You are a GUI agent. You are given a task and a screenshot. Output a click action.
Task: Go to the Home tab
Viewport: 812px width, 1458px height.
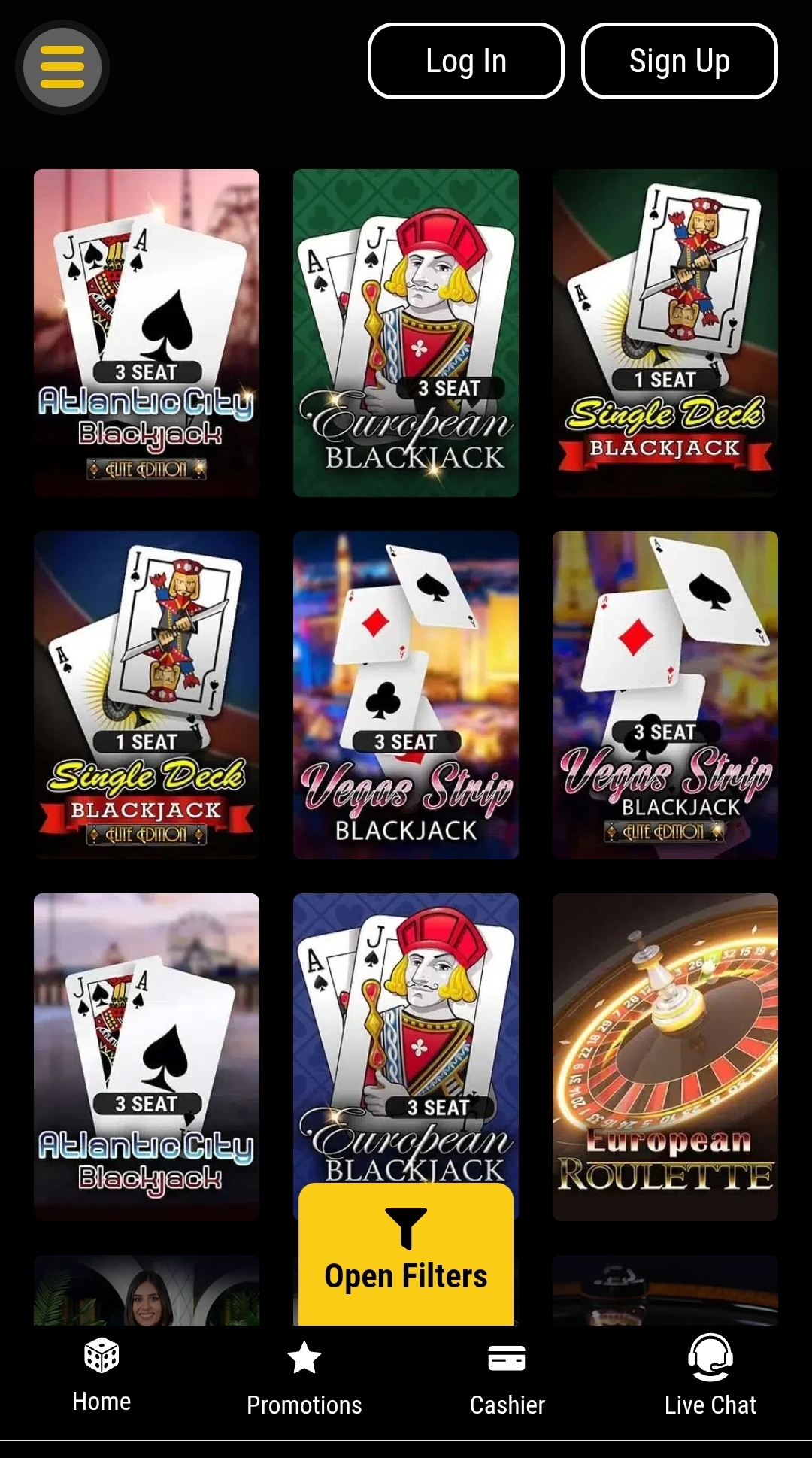(x=101, y=1376)
